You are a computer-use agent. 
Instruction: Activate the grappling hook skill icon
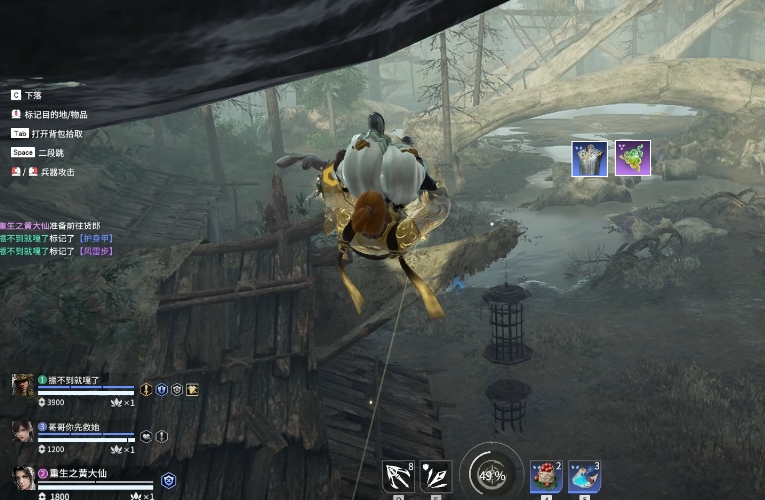398,476
